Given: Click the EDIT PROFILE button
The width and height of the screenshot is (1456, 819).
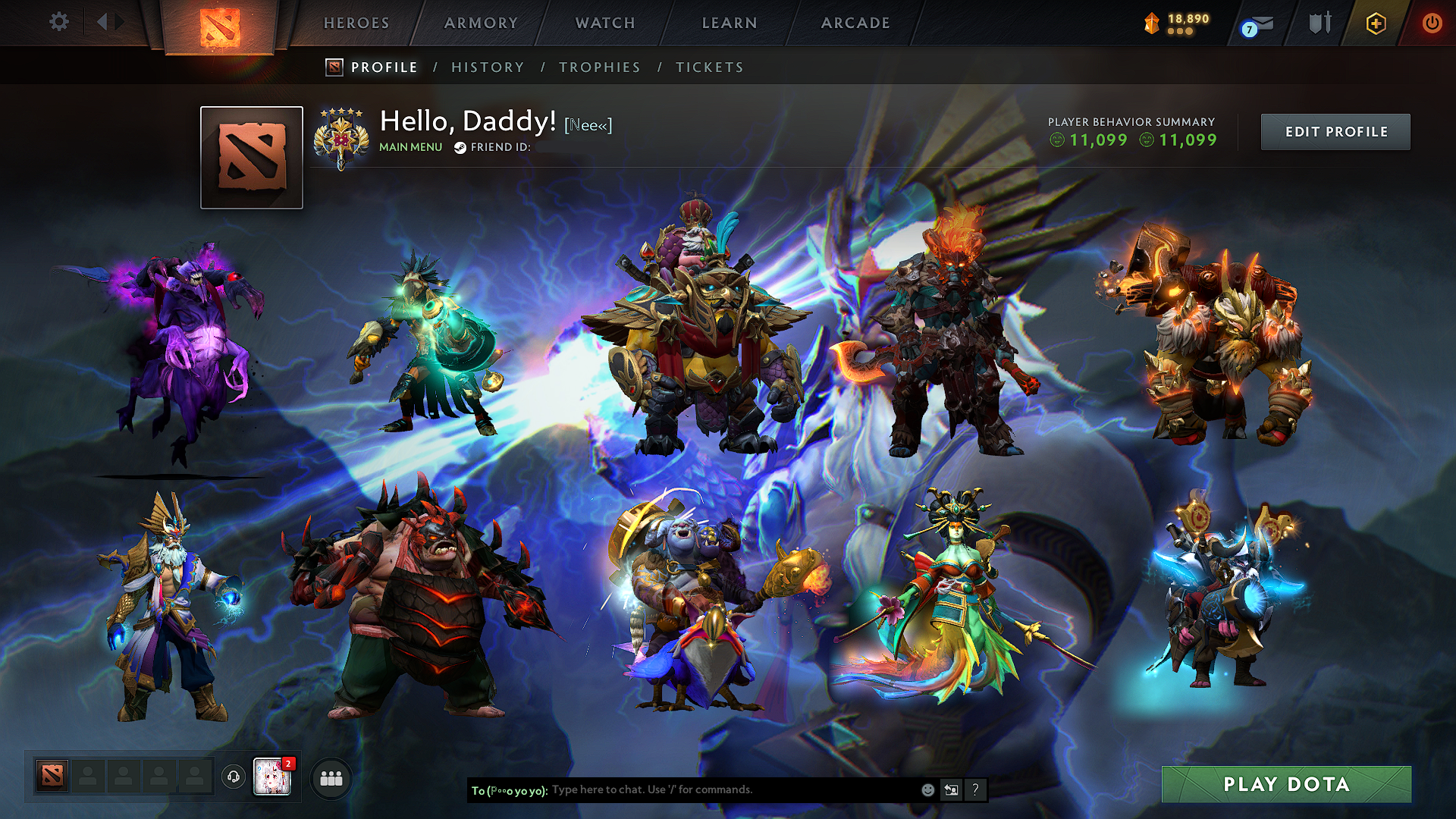Looking at the screenshot, I should point(1335,131).
